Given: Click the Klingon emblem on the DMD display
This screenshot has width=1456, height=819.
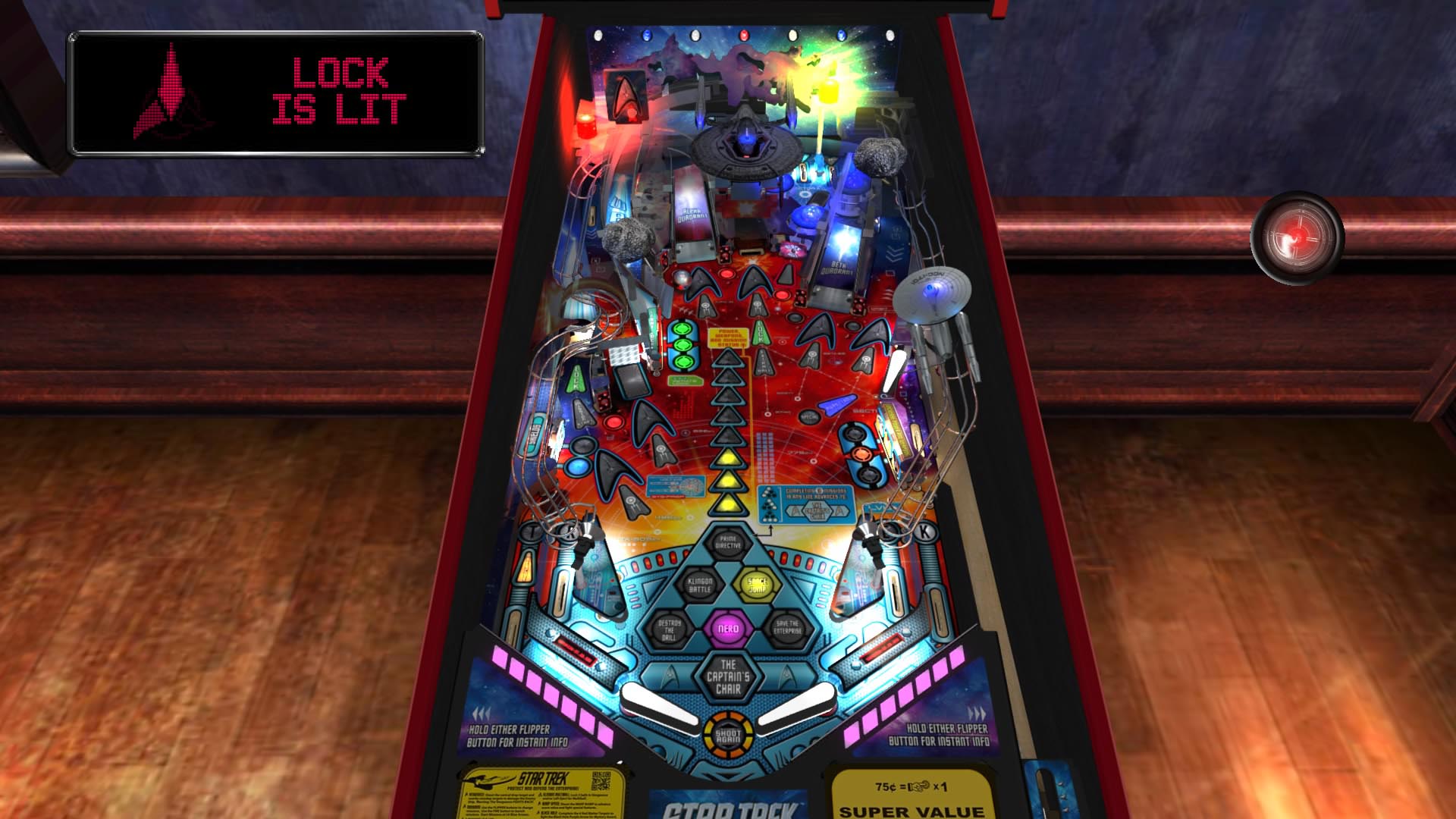Looking at the screenshot, I should 171,95.
